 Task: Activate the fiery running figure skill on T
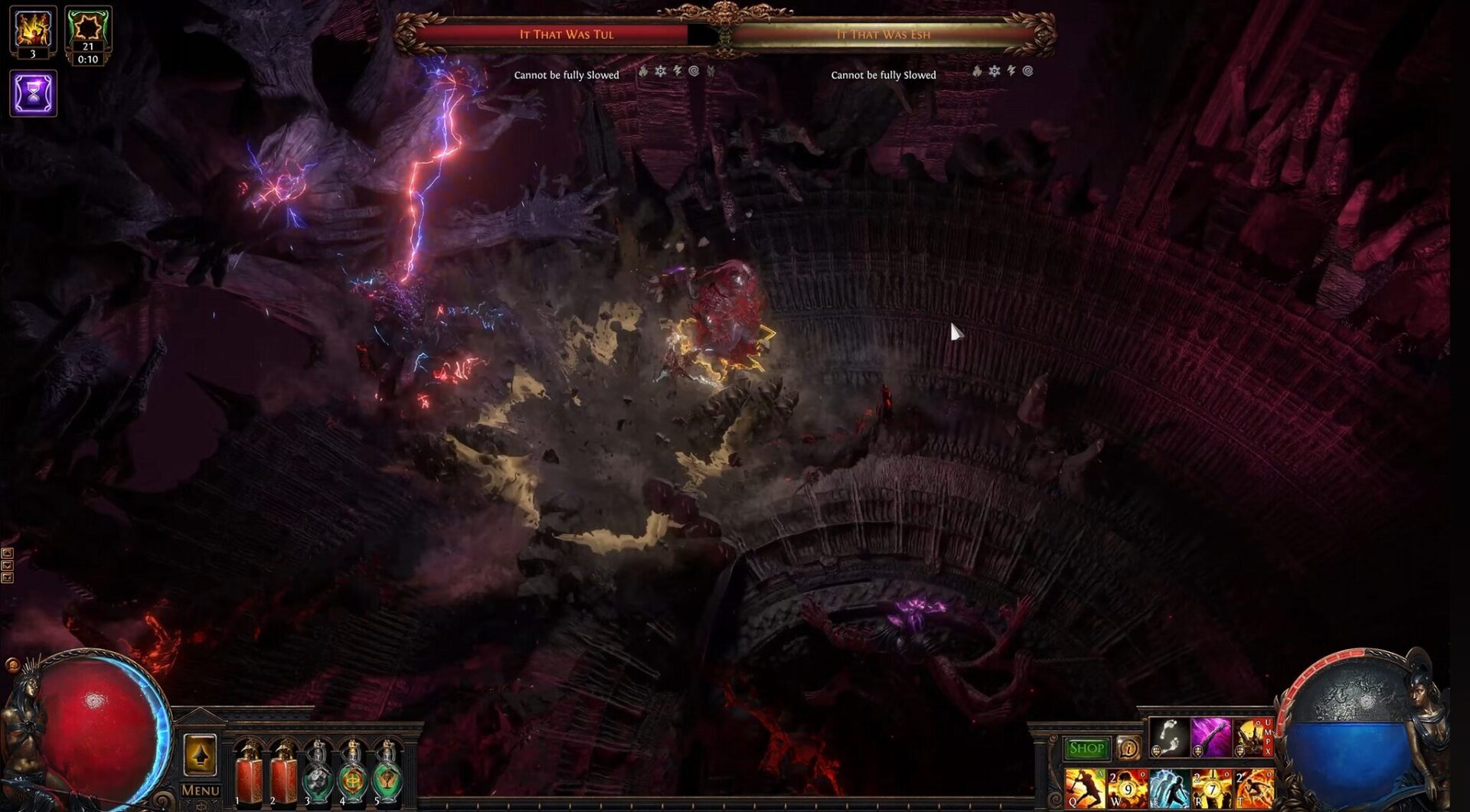pyautogui.click(x=1253, y=789)
